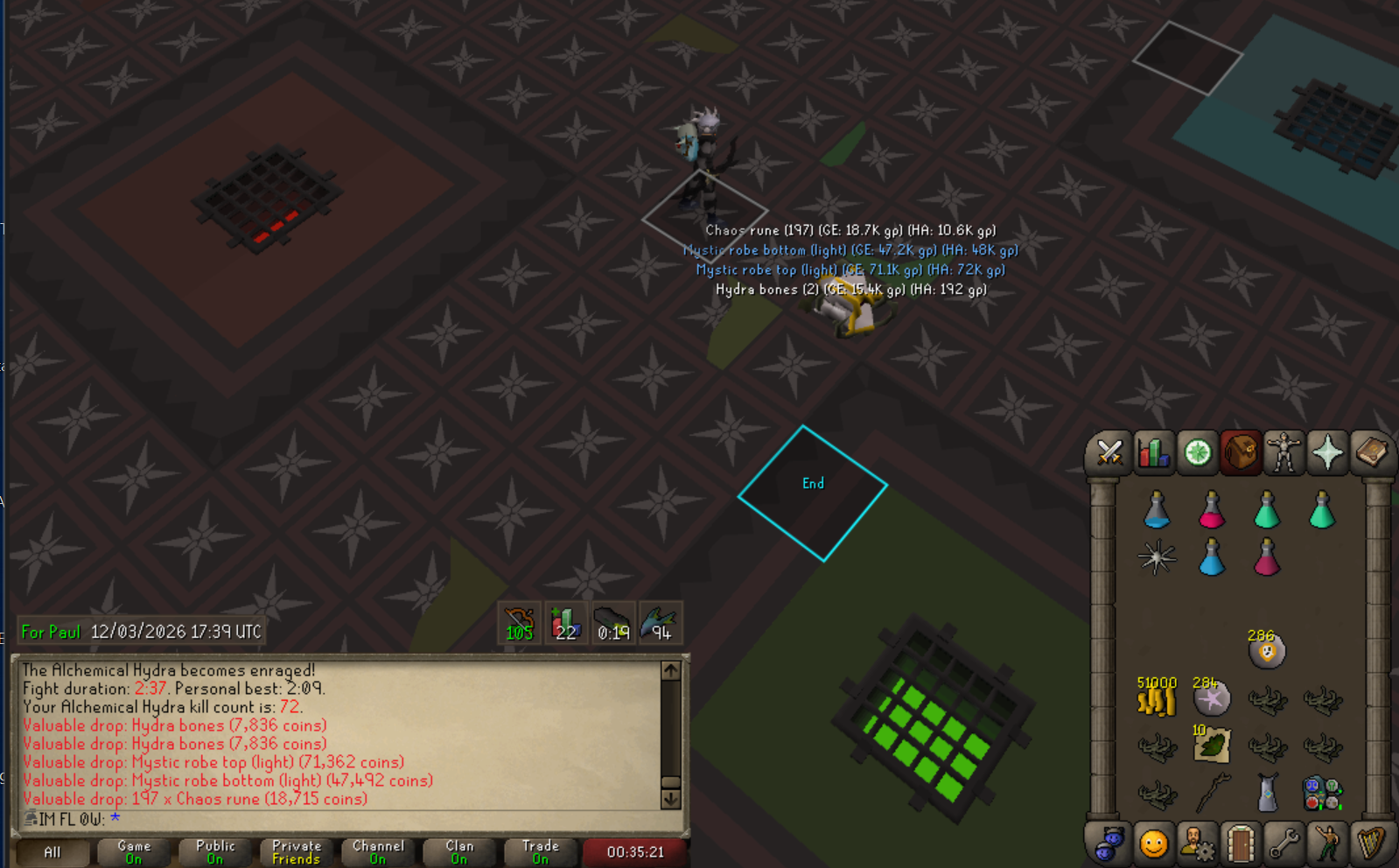Select the stack of 10 herb notes

pyautogui.click(x=1212, y=745)
